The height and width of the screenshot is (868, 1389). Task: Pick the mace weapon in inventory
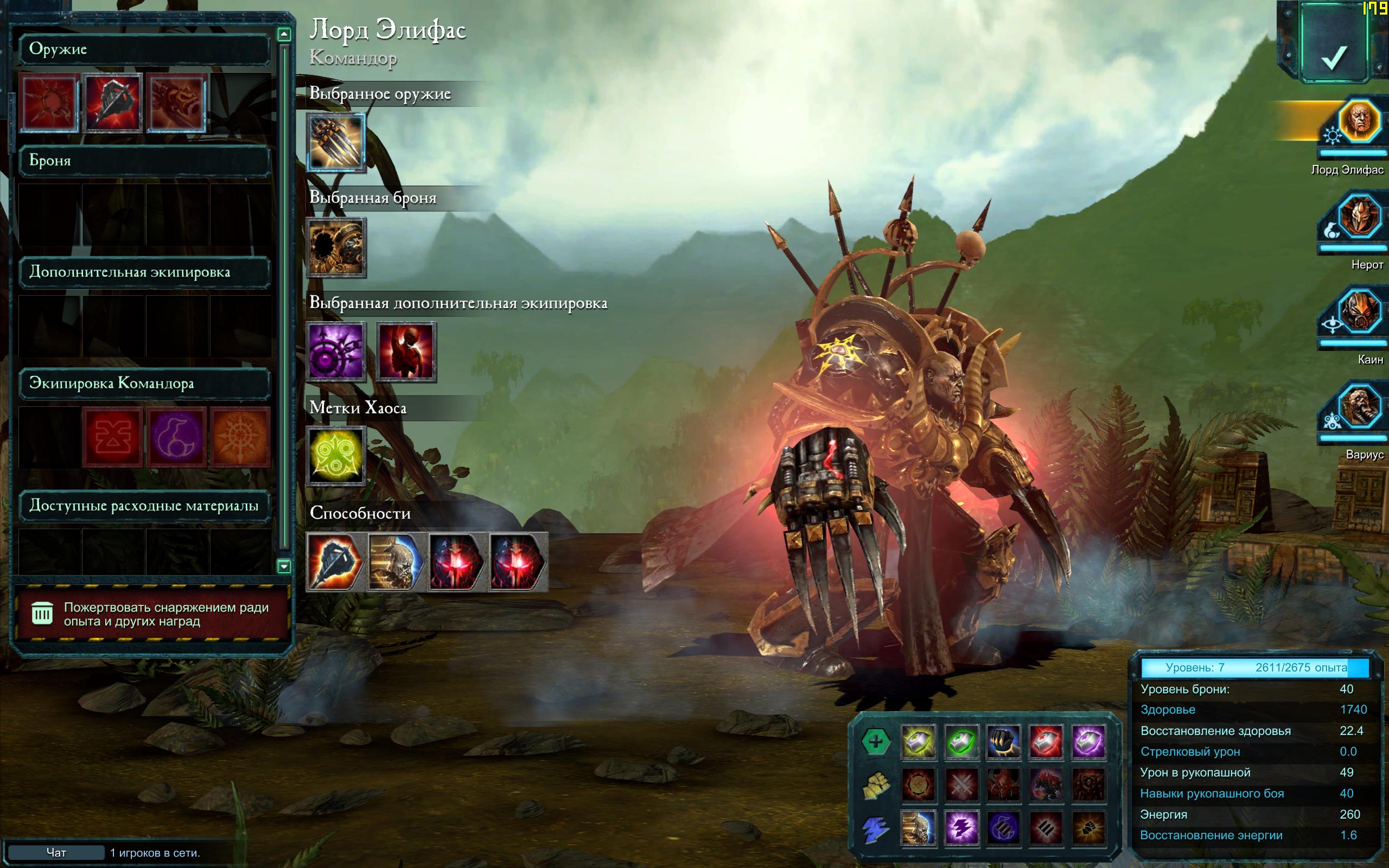112,103
